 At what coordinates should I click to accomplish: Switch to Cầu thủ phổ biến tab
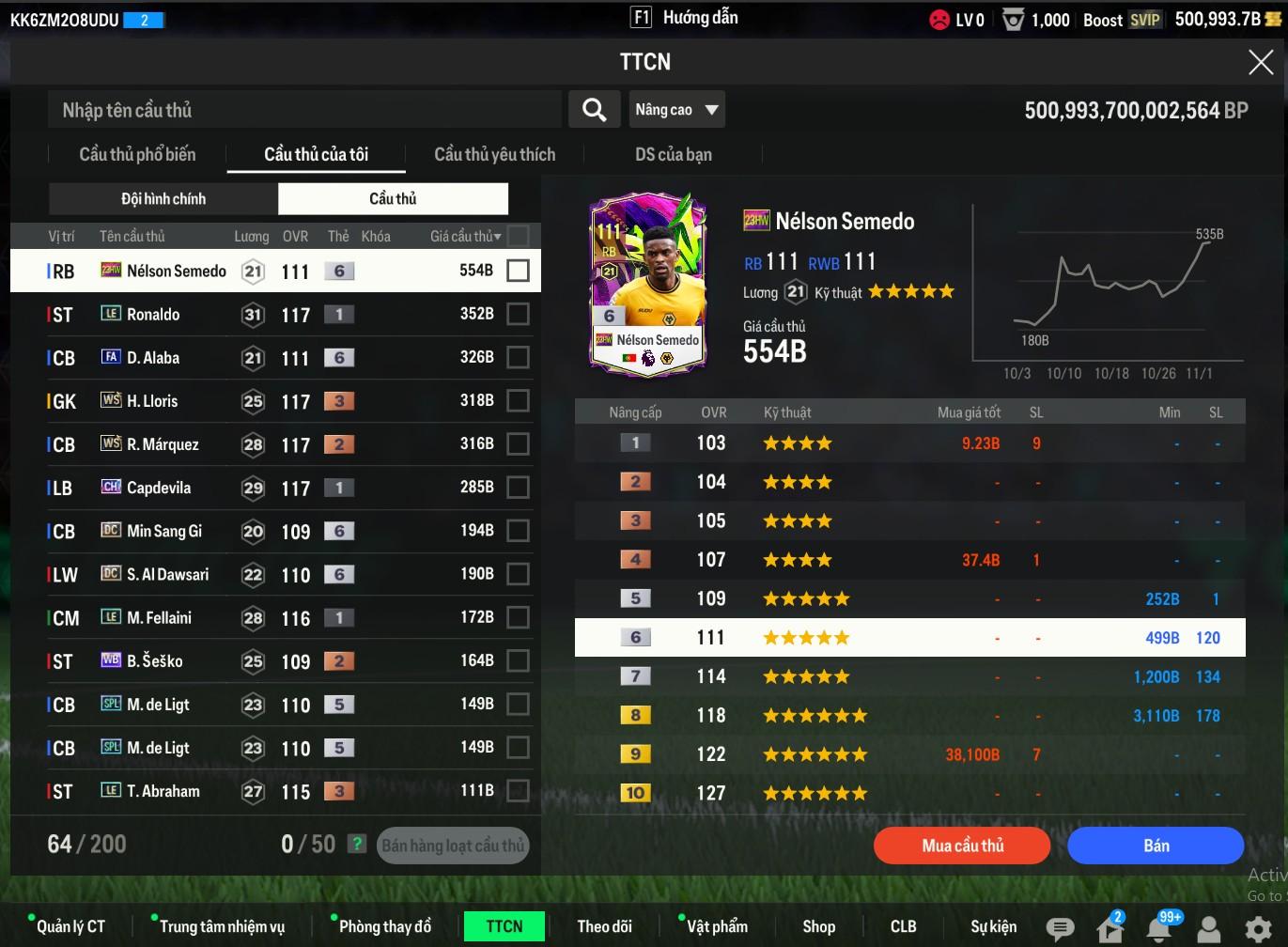click(137, 154)
